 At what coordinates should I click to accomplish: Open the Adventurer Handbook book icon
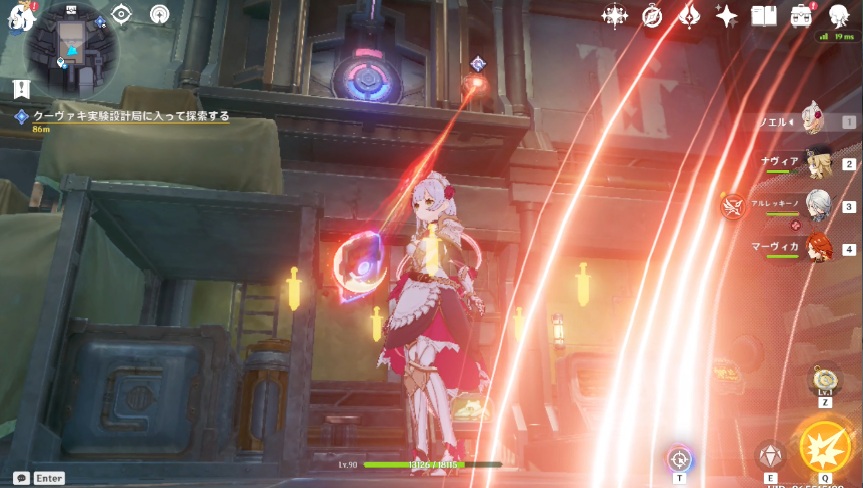click(x=764, y=16)
